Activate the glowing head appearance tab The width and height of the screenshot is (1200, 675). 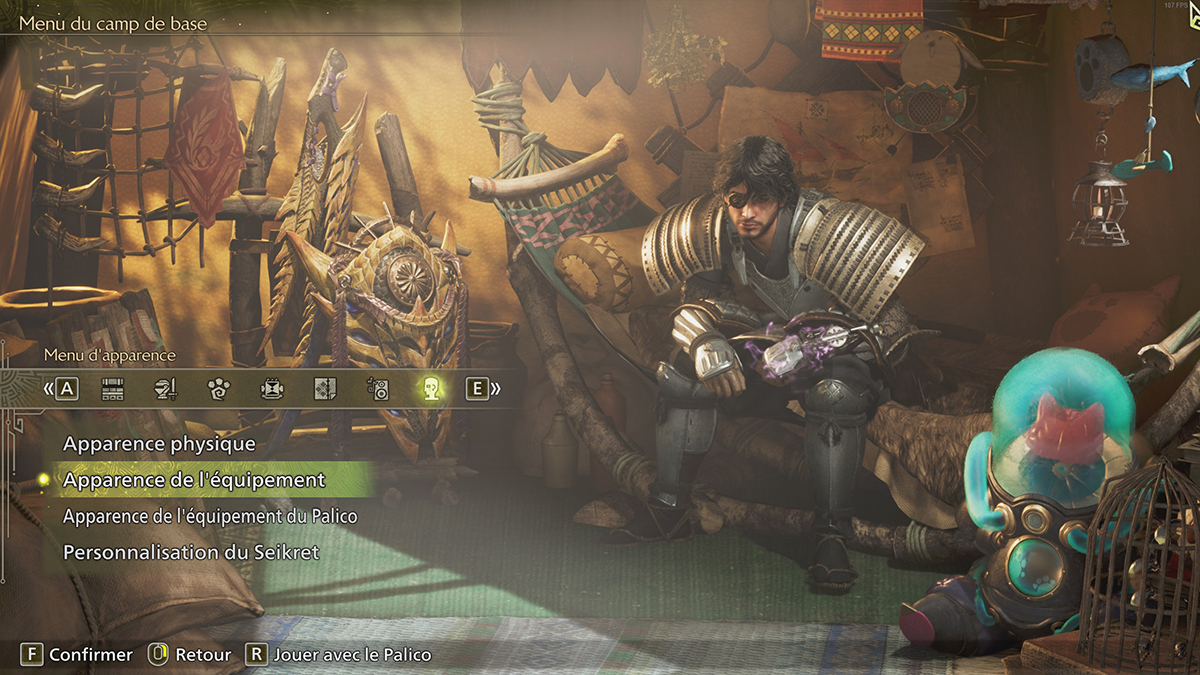click(x=431, y=389)
